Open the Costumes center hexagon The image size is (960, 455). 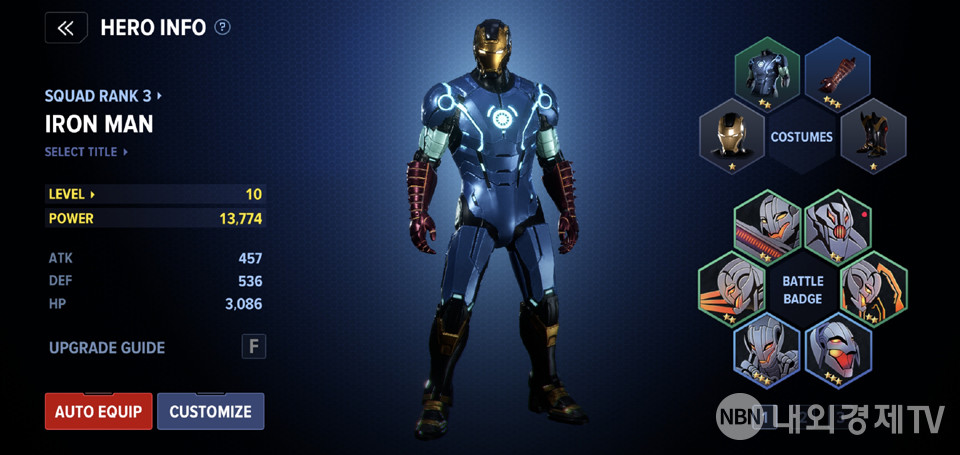pos(802,136)
